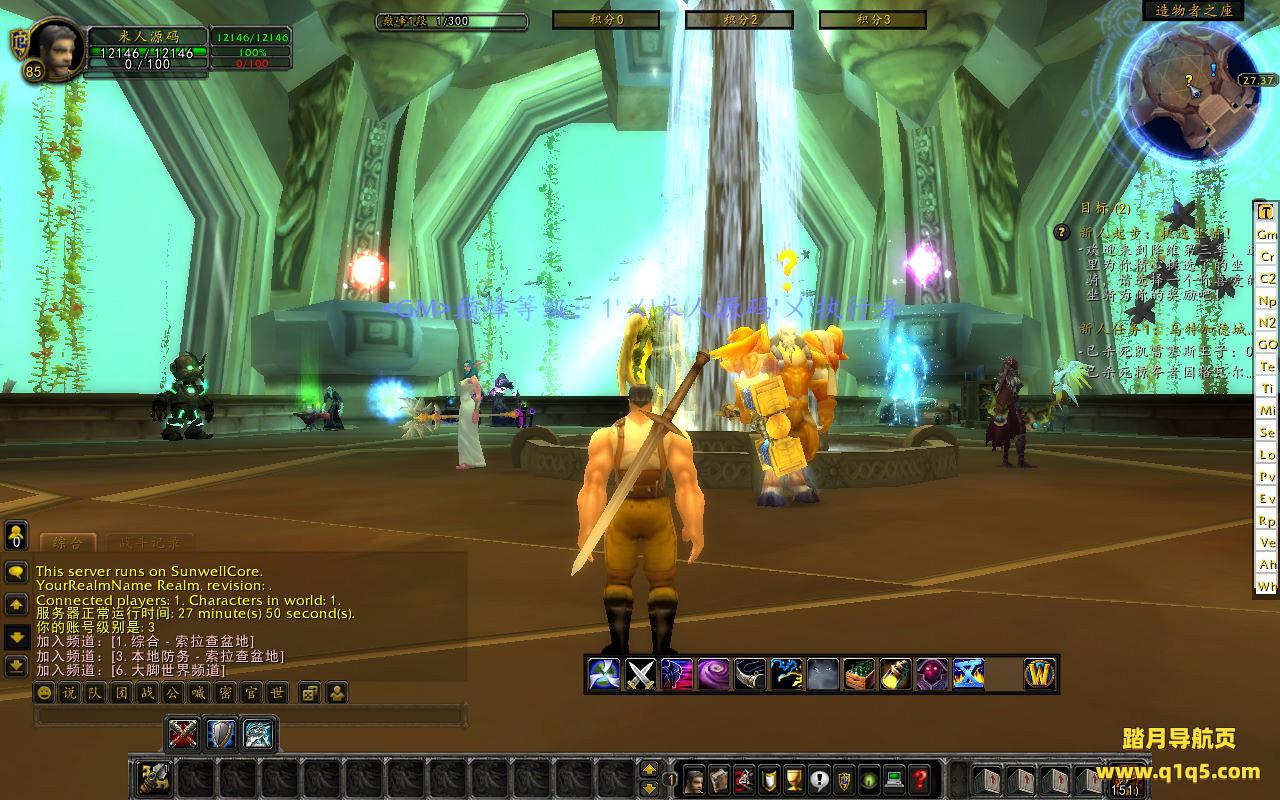1280x800 pixels.
Task: Open the smiley emote button
Action: tap(44, 693)
